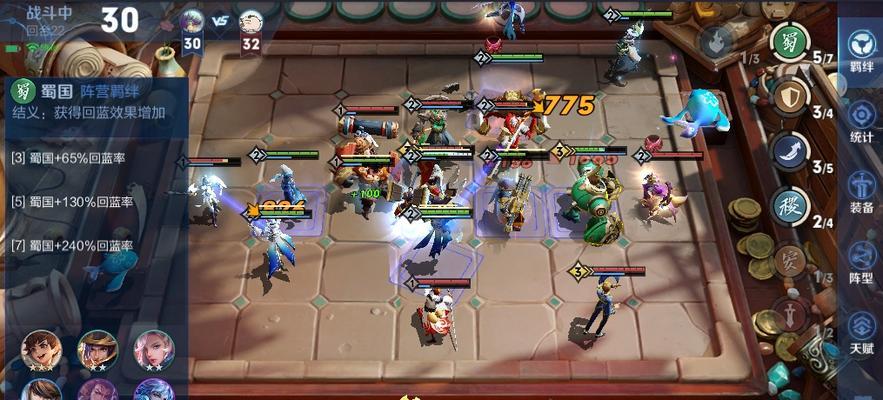View the purple-haired player avatar with 30

(192, 21)
